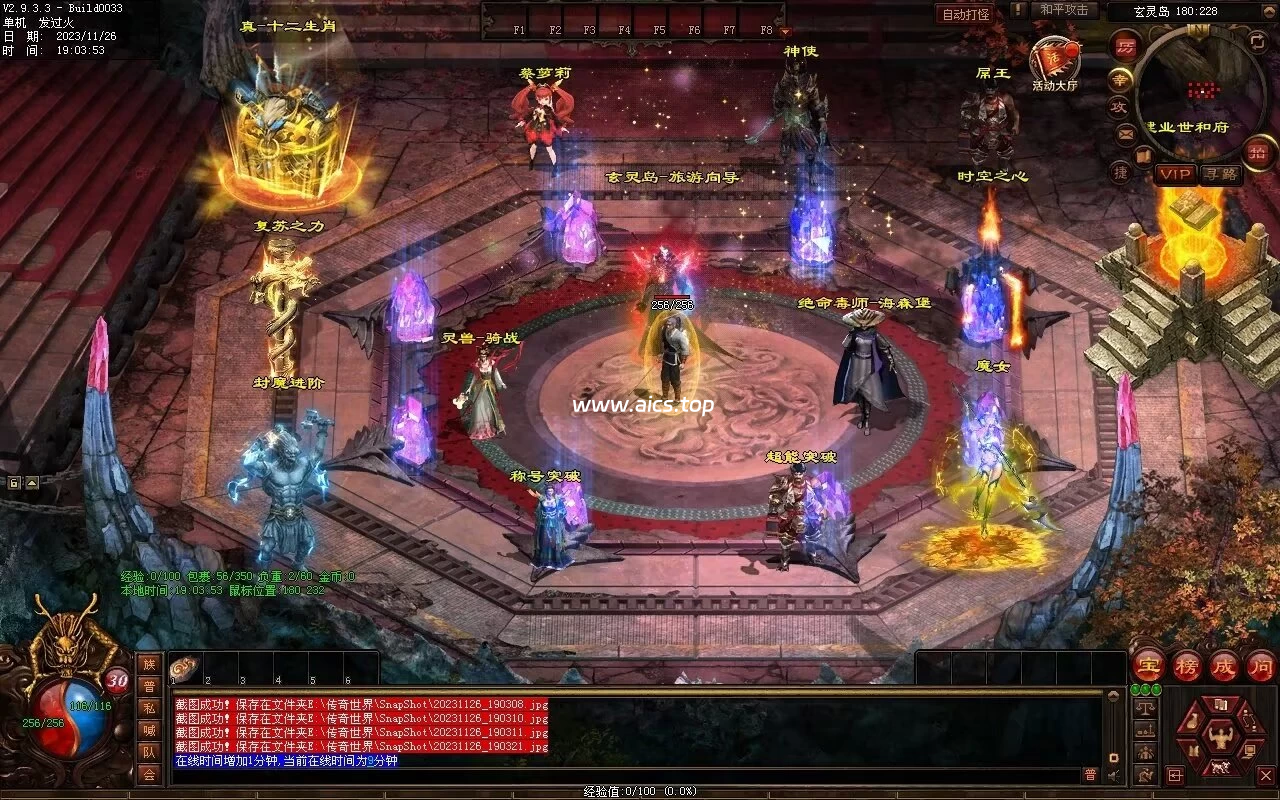1280x800 pixels.
Task: Open the 历 calendar button
Action: (1124, 47)
